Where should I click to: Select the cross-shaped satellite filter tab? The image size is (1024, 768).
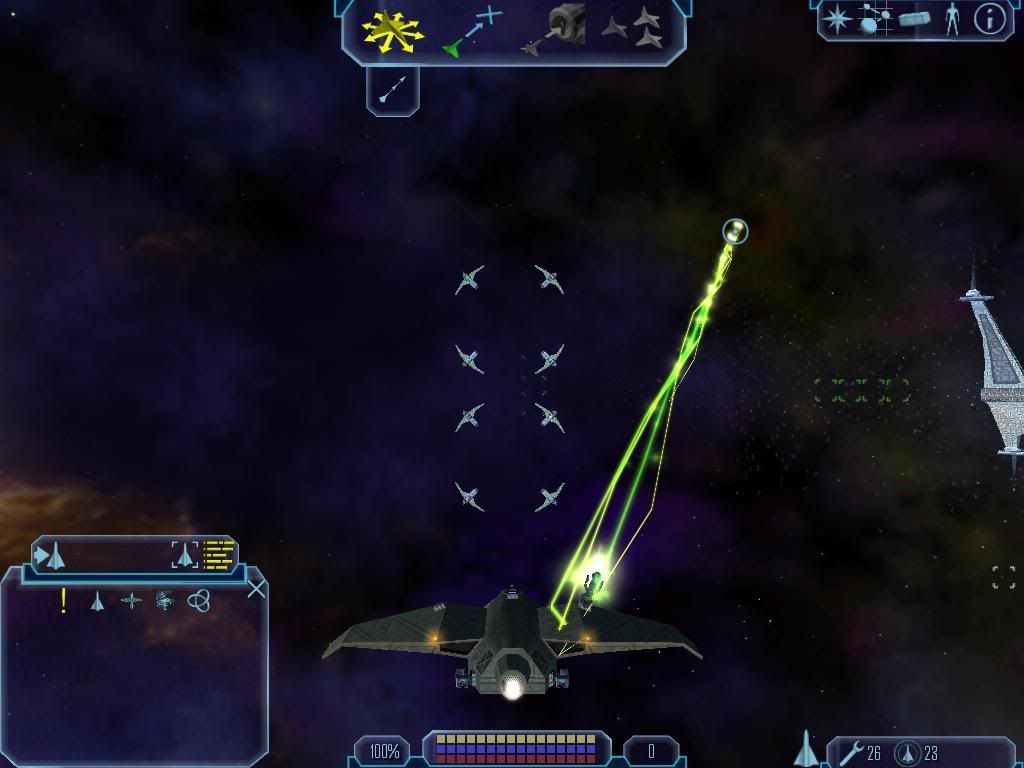(131, 601)
